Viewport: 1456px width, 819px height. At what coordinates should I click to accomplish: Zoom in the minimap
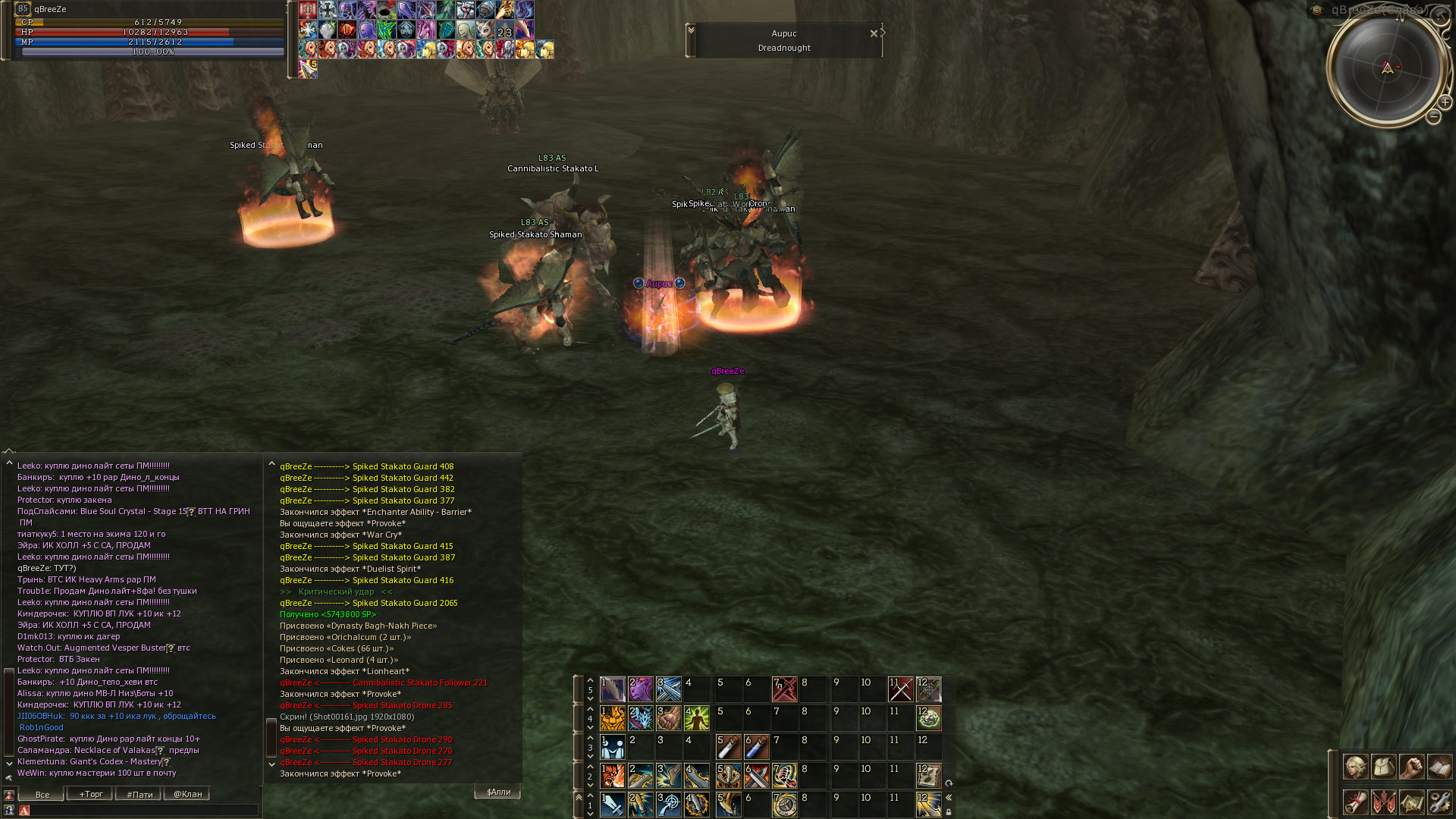pos(1445,102)
